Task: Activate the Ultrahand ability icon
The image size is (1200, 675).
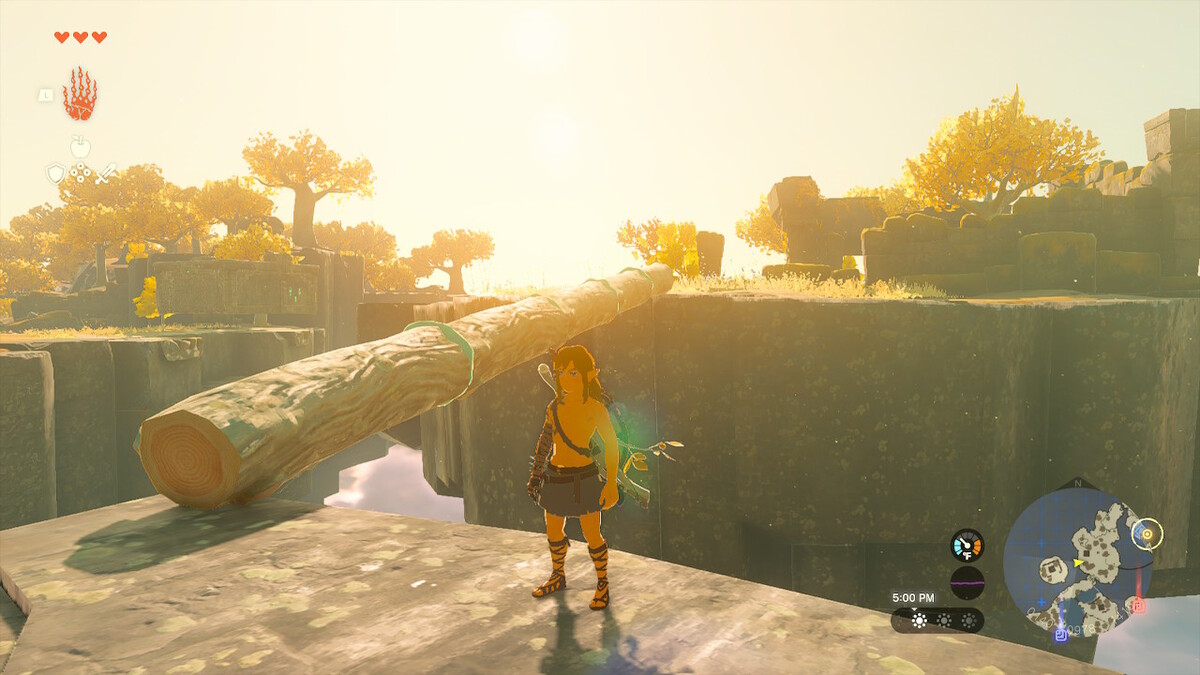Action: point(80,94)
